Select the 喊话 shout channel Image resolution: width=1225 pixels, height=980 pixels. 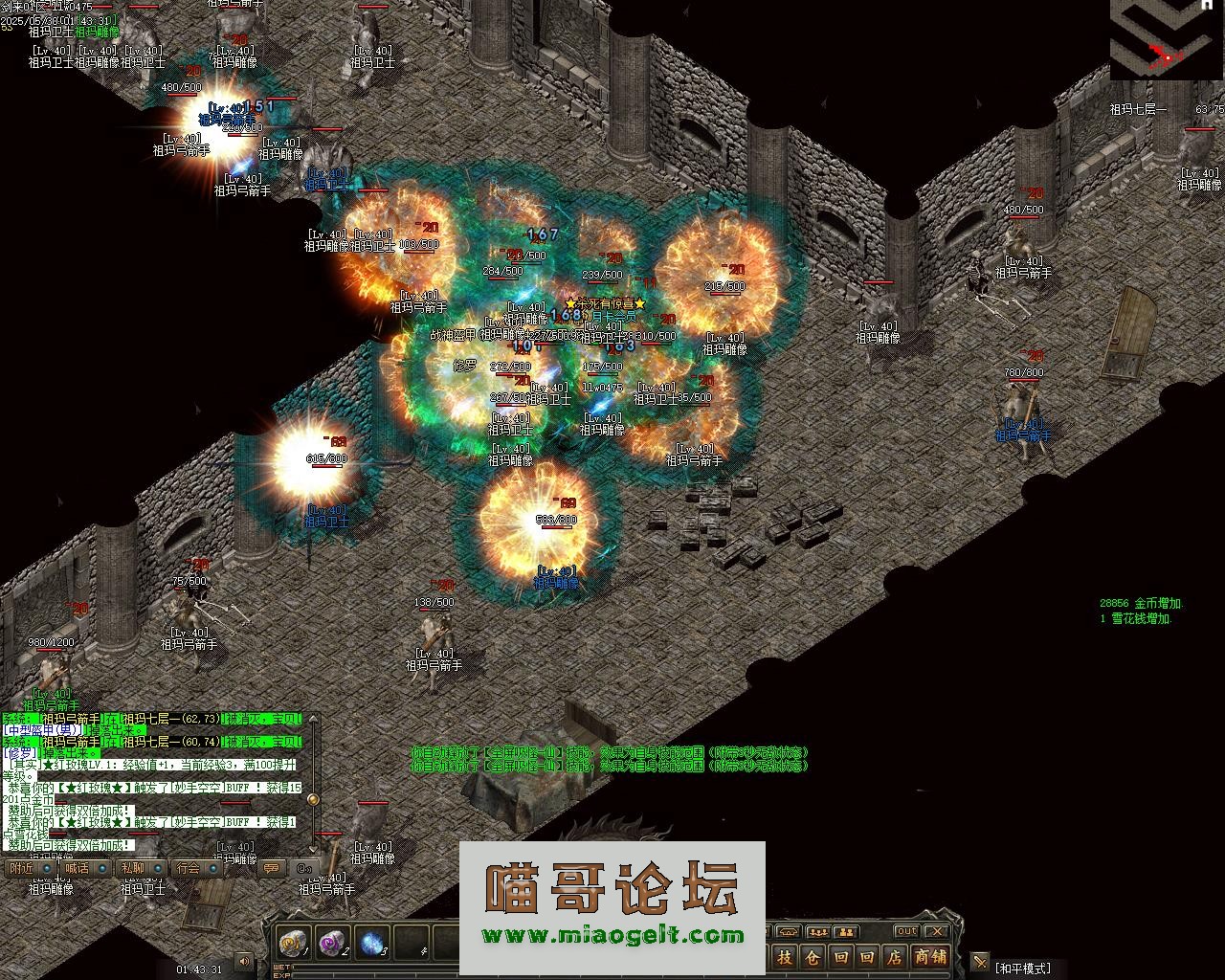77,868
